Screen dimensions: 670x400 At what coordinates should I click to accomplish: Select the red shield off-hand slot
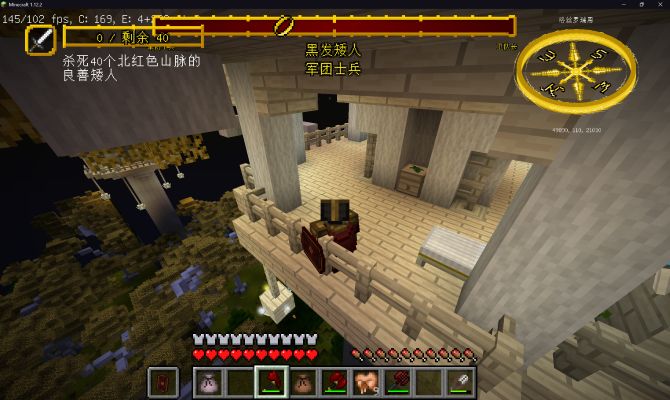(x=163, y=381)
